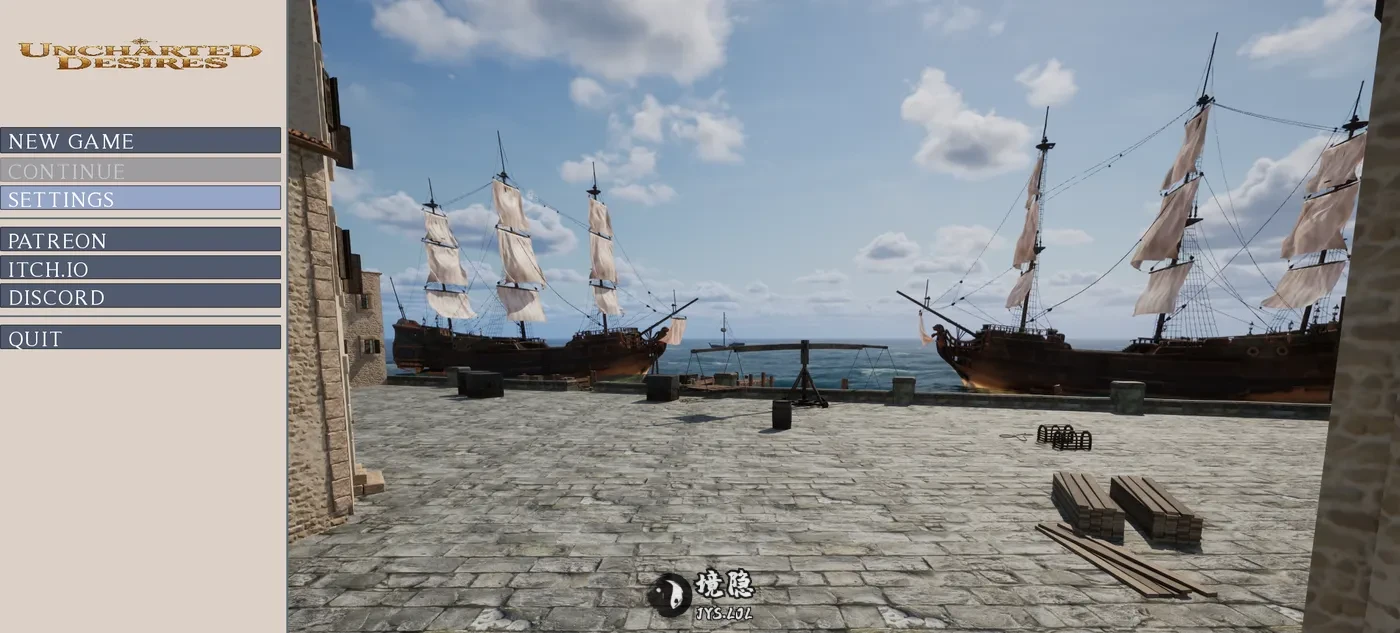Visit the Patreon page
Viewport: 1400px width, 633px height.
point(140,240)
